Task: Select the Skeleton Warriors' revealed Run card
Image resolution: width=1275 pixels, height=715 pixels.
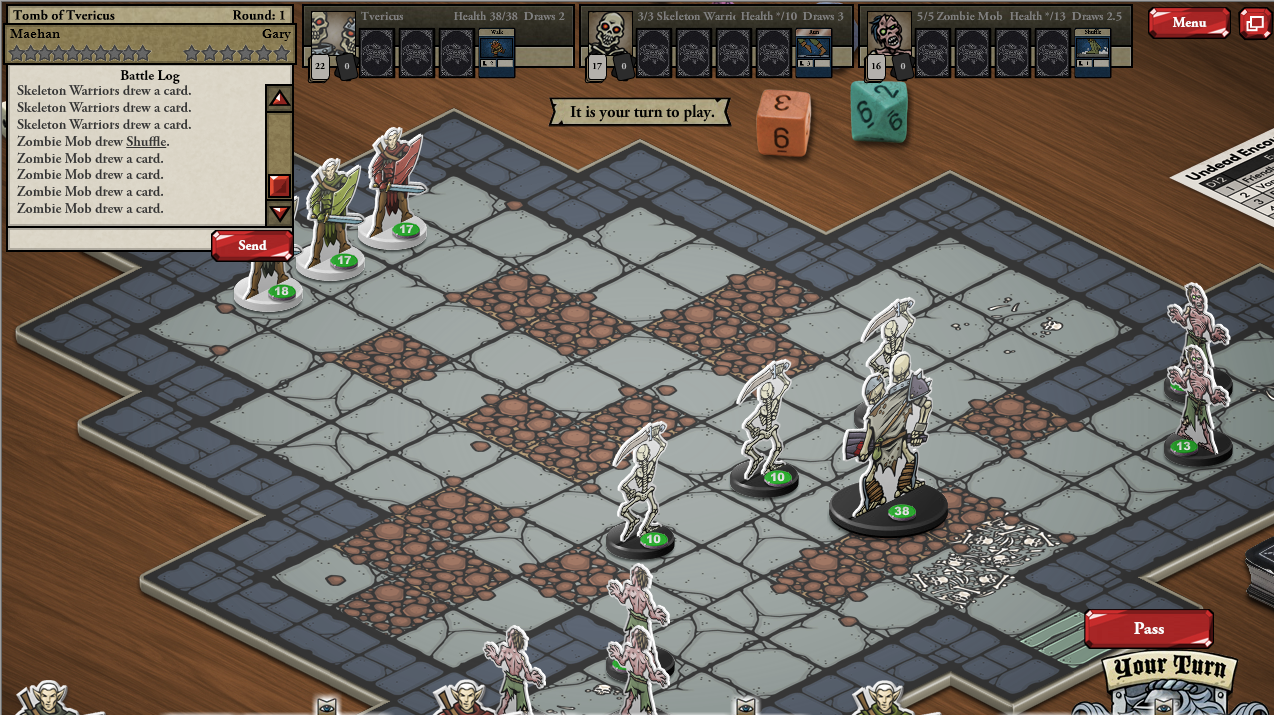Action: pyautogui.click(x=814, y=53)
